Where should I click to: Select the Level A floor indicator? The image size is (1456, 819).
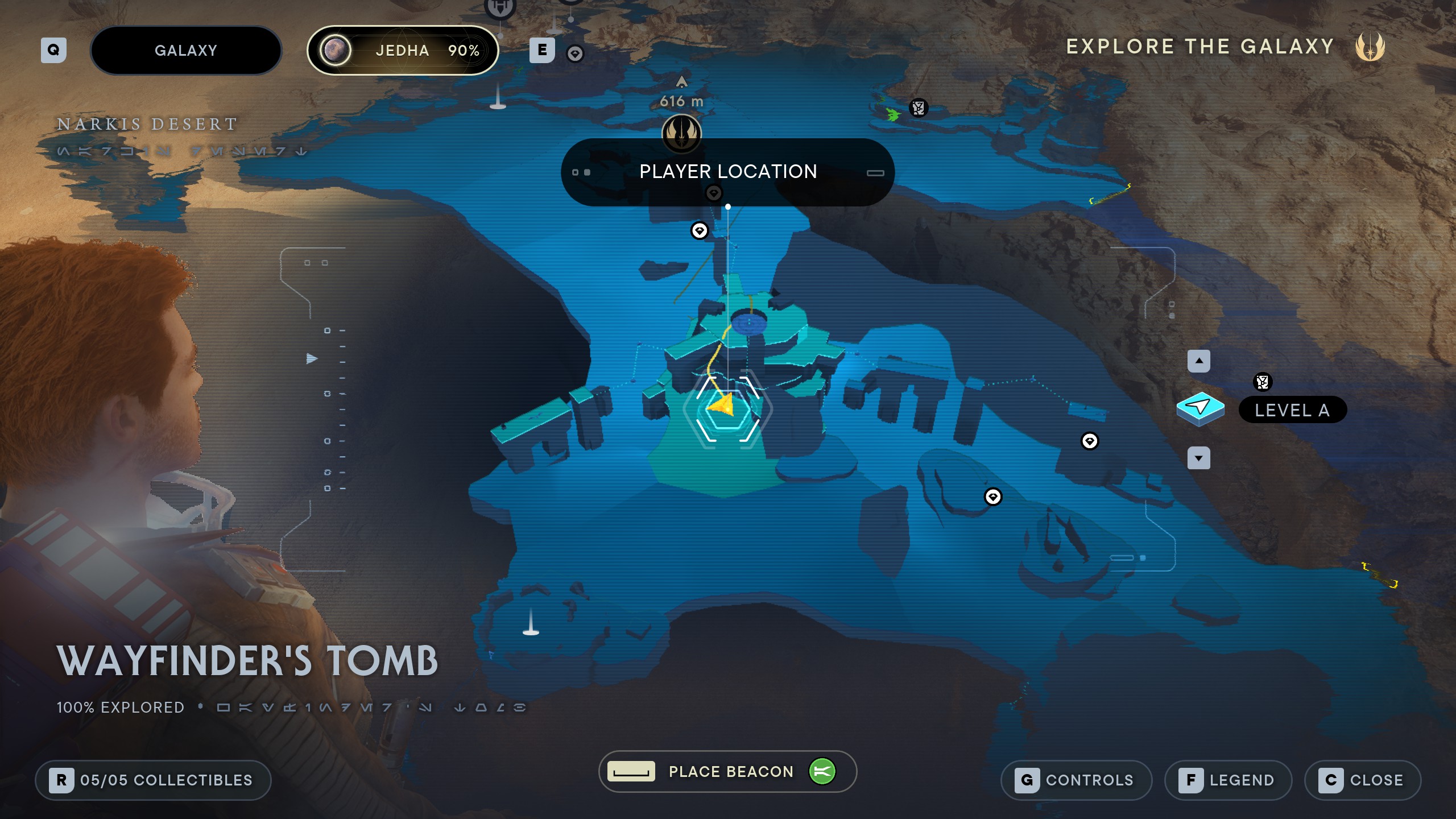tap(1292, 410)
